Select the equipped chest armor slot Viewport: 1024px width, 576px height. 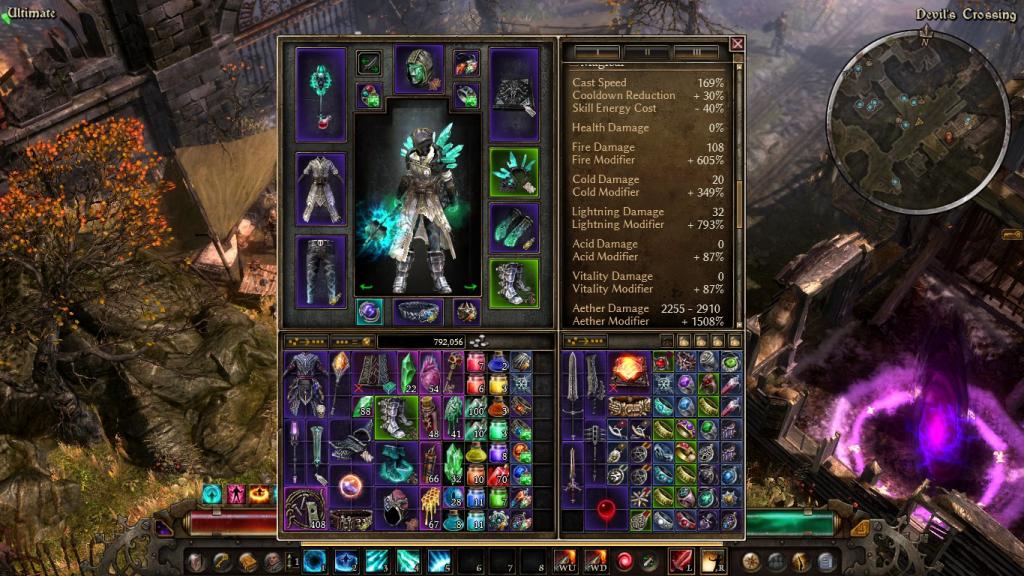[x=321, y=187]
